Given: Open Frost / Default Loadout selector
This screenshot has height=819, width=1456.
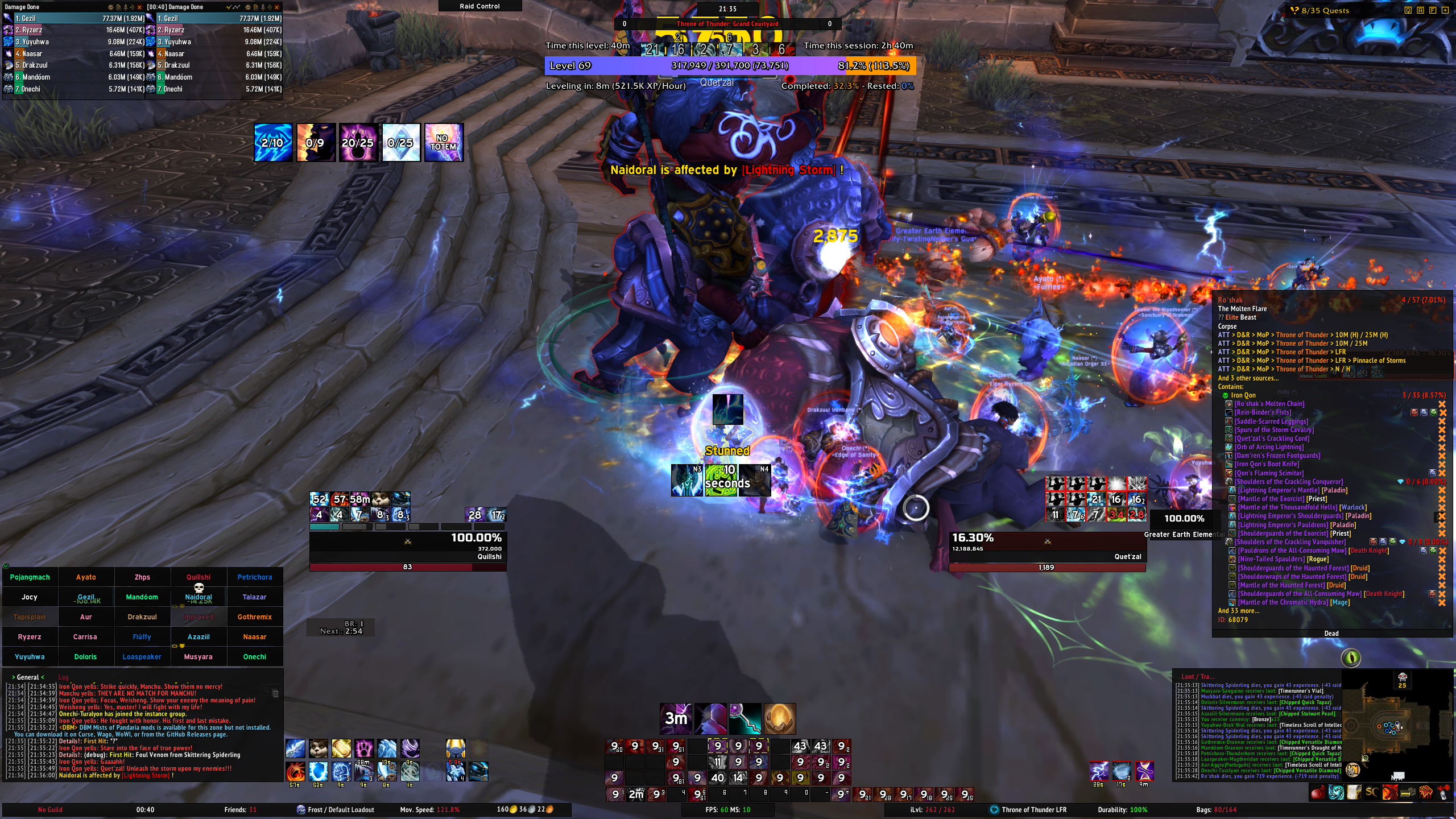Looking at the screenshot, I should (x=336, y=810).
